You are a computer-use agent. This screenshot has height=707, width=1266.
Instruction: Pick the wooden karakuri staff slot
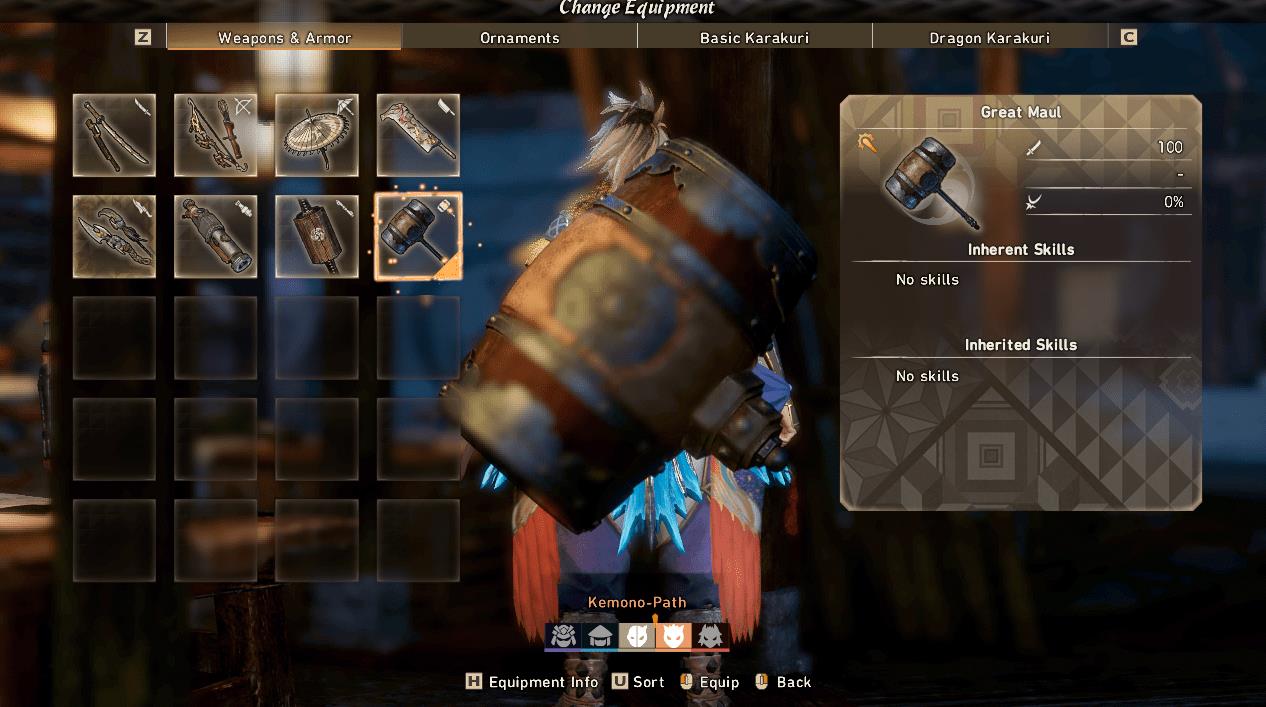[317, 236]
